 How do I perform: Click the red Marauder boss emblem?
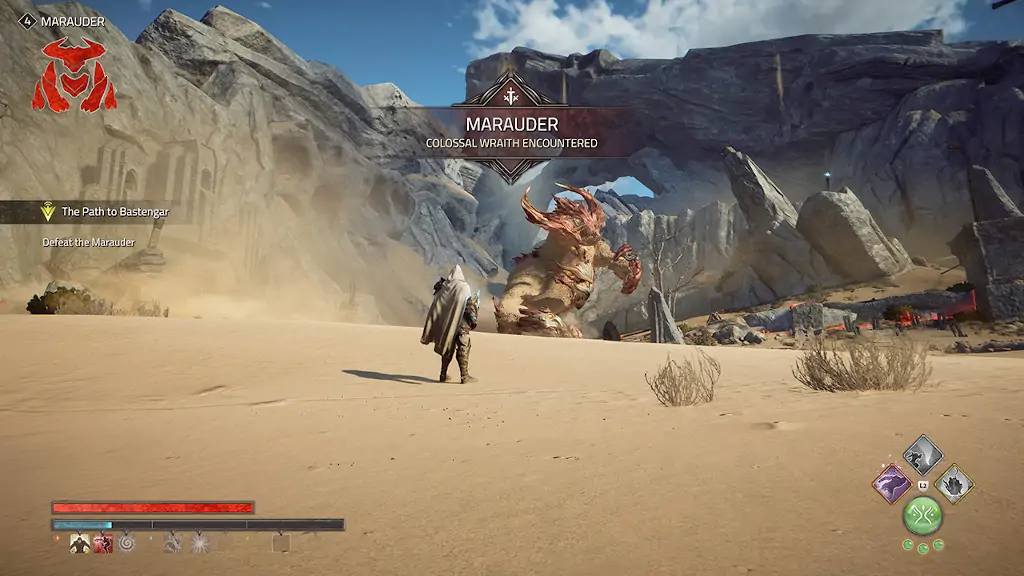(74, 75)
